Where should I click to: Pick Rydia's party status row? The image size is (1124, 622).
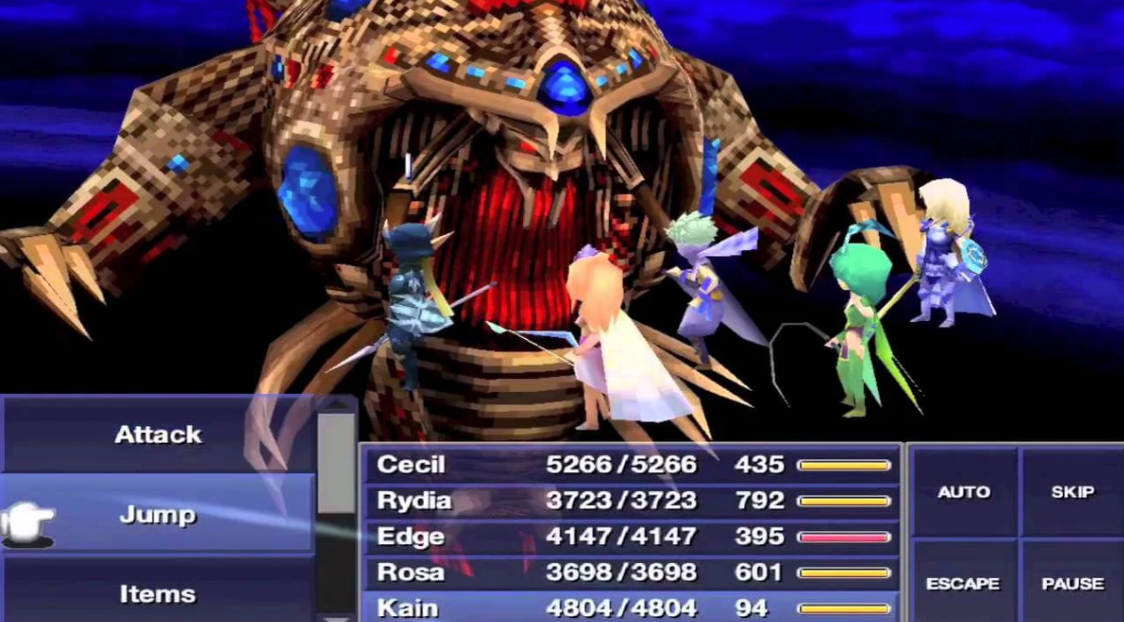click(x=630, y=501)
